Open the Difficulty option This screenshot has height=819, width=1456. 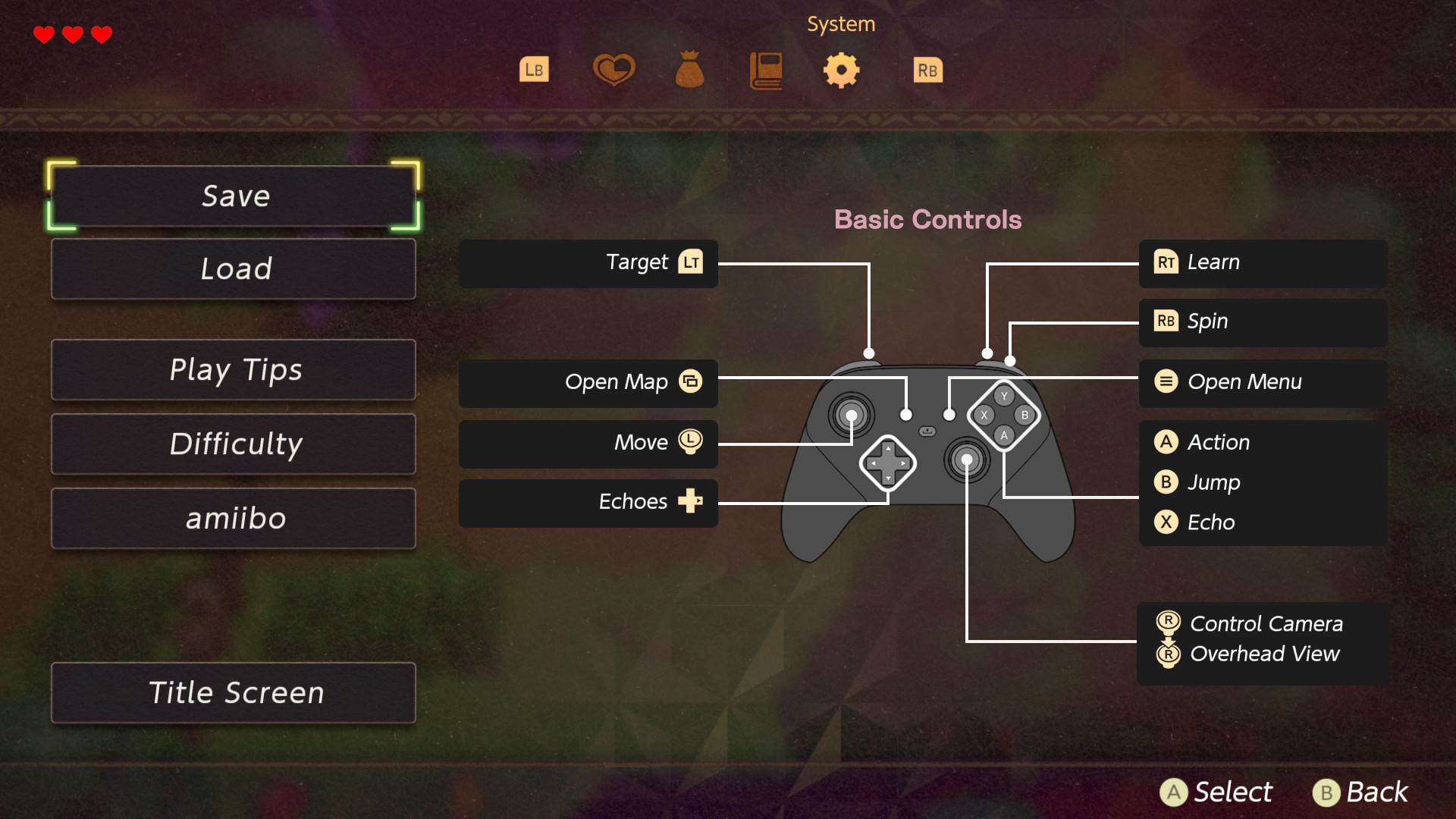click(x=234, y=444)
